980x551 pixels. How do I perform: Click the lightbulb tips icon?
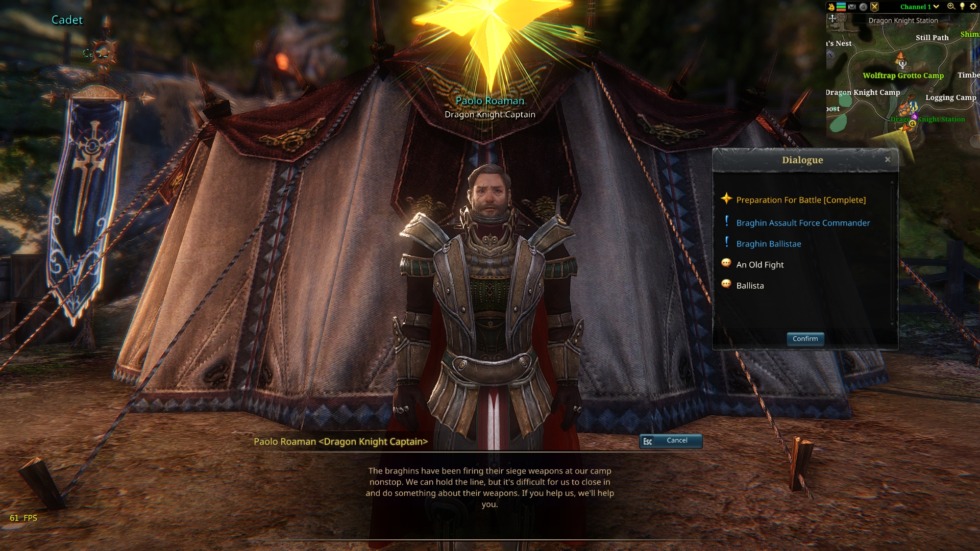point(961,7)
